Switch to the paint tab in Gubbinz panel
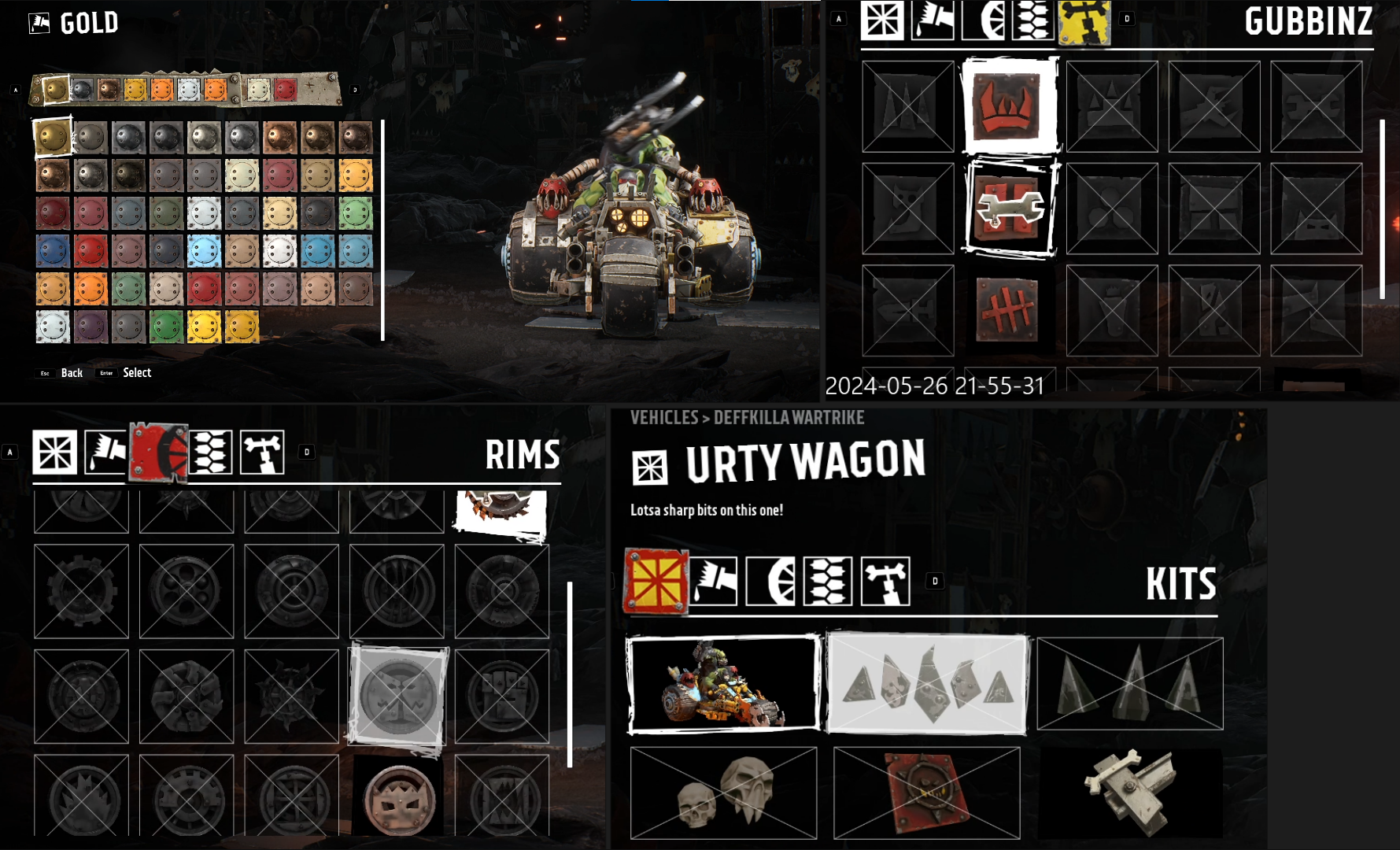 pos(933,20)
